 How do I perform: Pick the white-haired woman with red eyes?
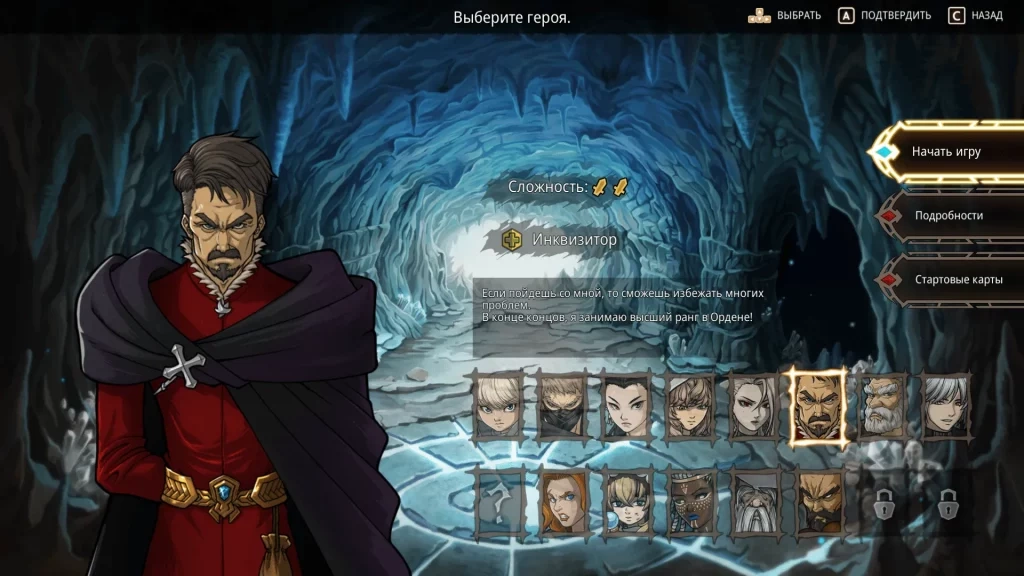click(755, 407)
